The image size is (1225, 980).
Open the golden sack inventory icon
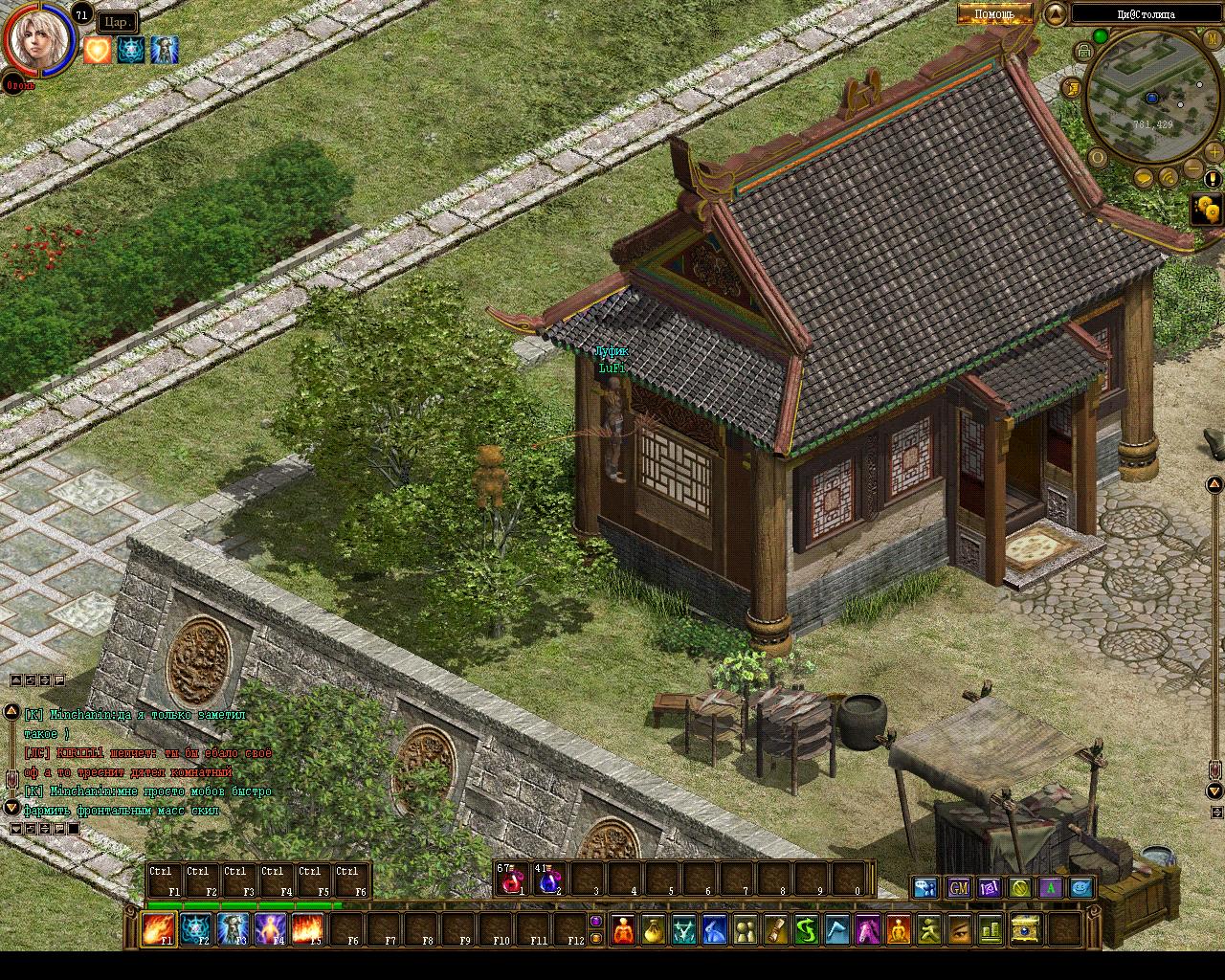tap(654, 928)
